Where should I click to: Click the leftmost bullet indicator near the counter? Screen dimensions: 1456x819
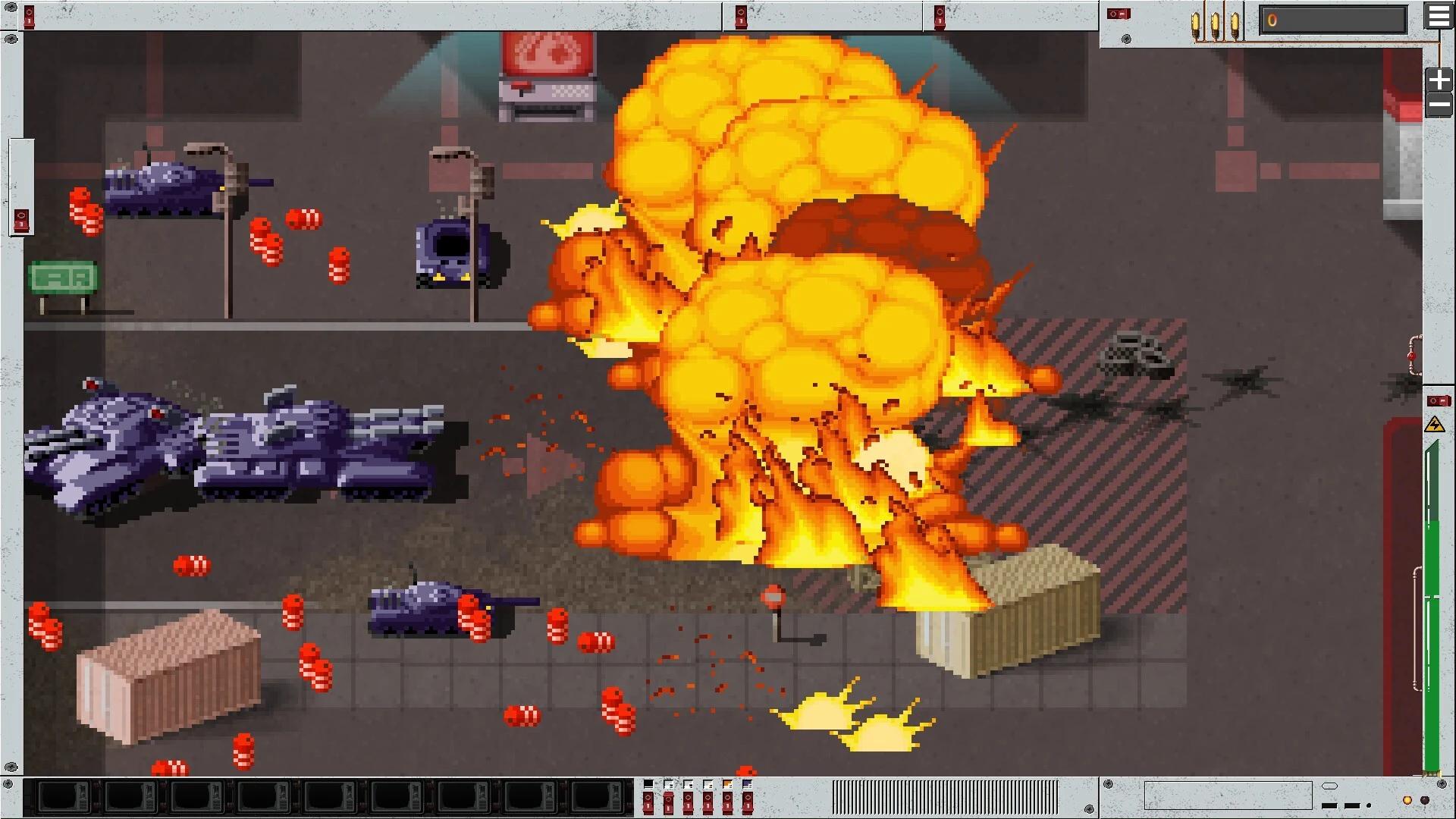click(x=1195, y=23)
